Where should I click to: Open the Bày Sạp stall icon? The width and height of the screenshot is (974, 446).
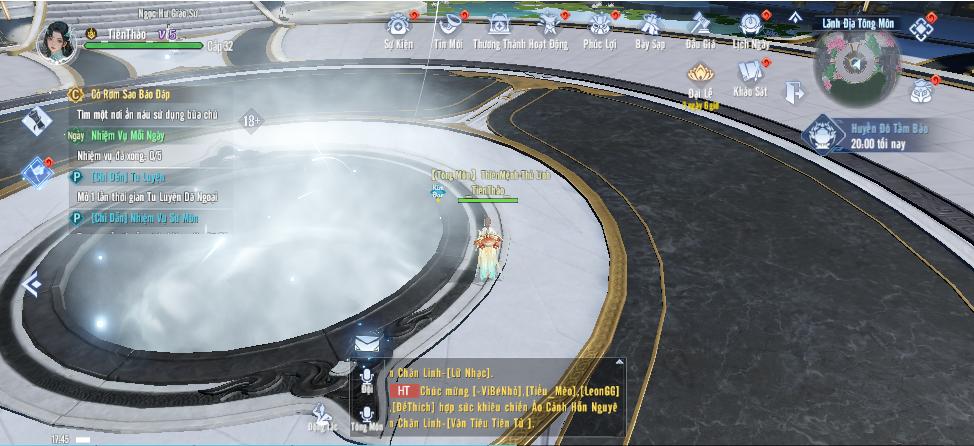(650, 26)
